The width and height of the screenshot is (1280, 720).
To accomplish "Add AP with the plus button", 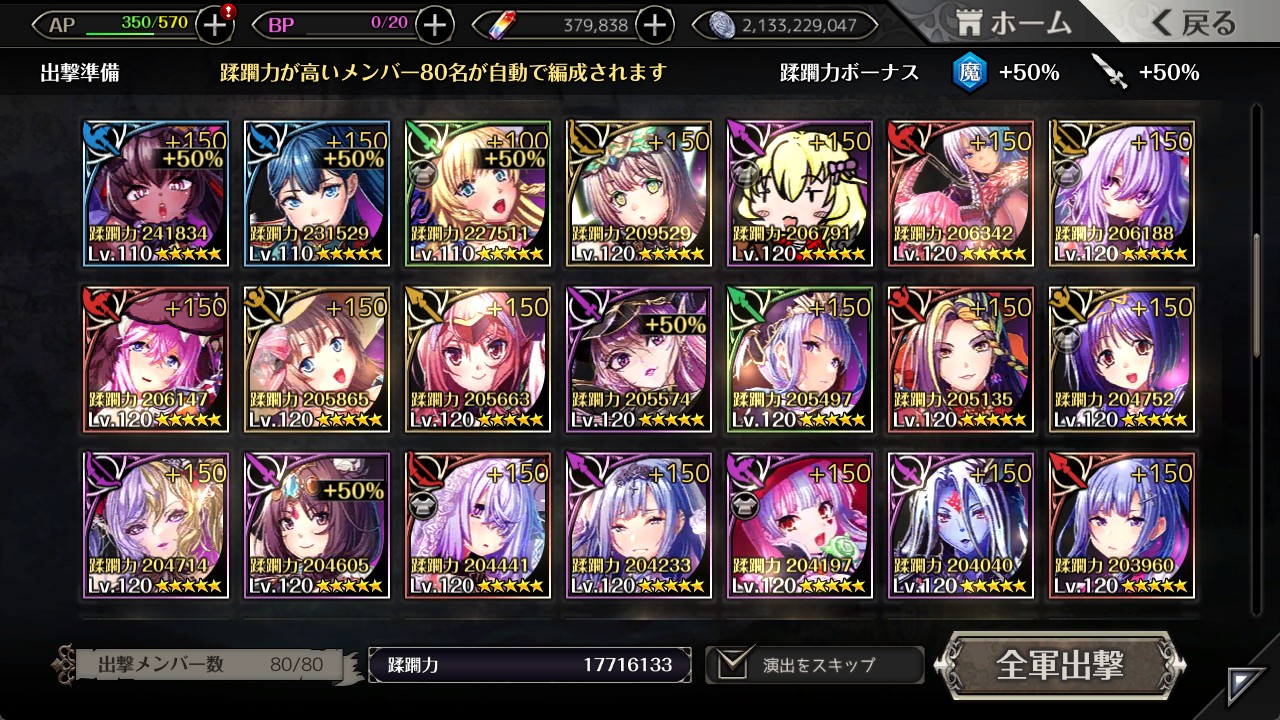I will (215, 25).
